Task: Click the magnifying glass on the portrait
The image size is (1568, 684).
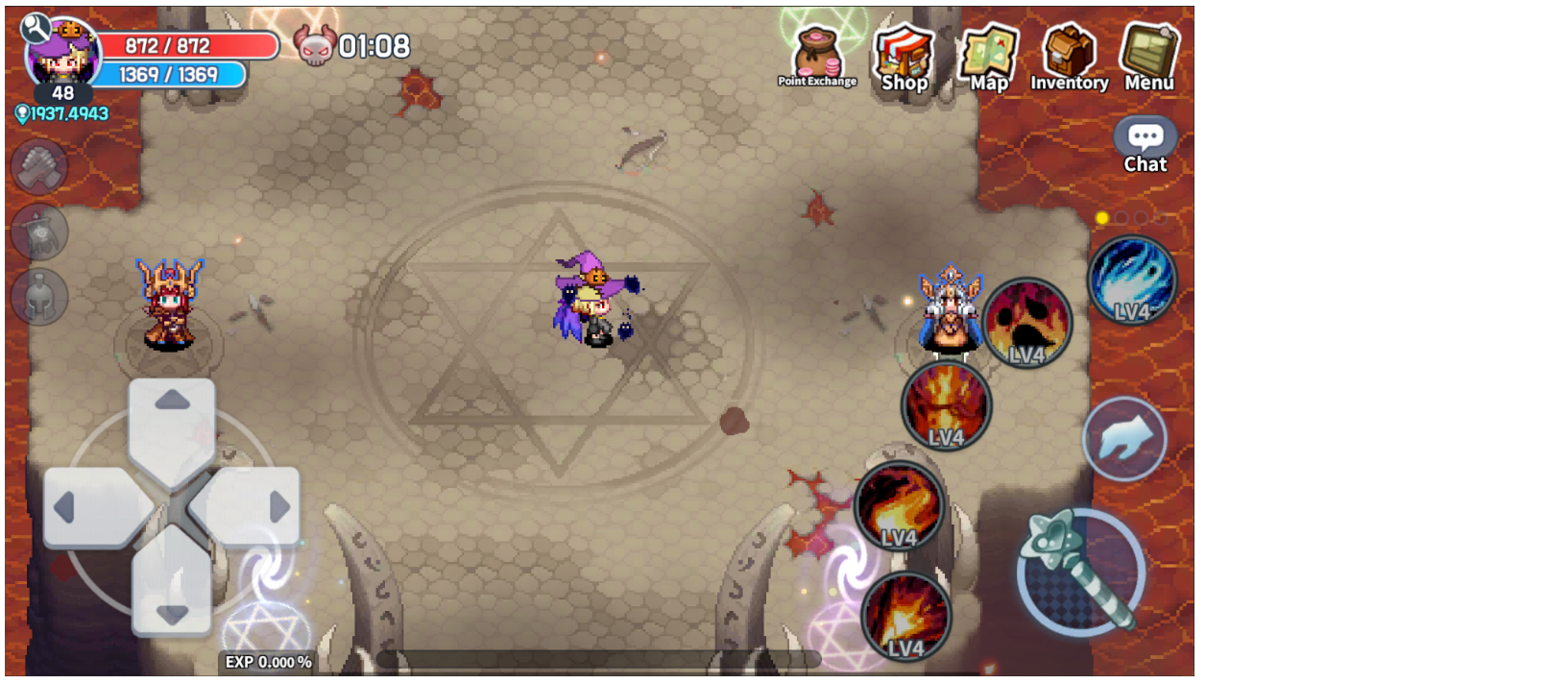Action: pyautogui.click(x=36, y=28)
